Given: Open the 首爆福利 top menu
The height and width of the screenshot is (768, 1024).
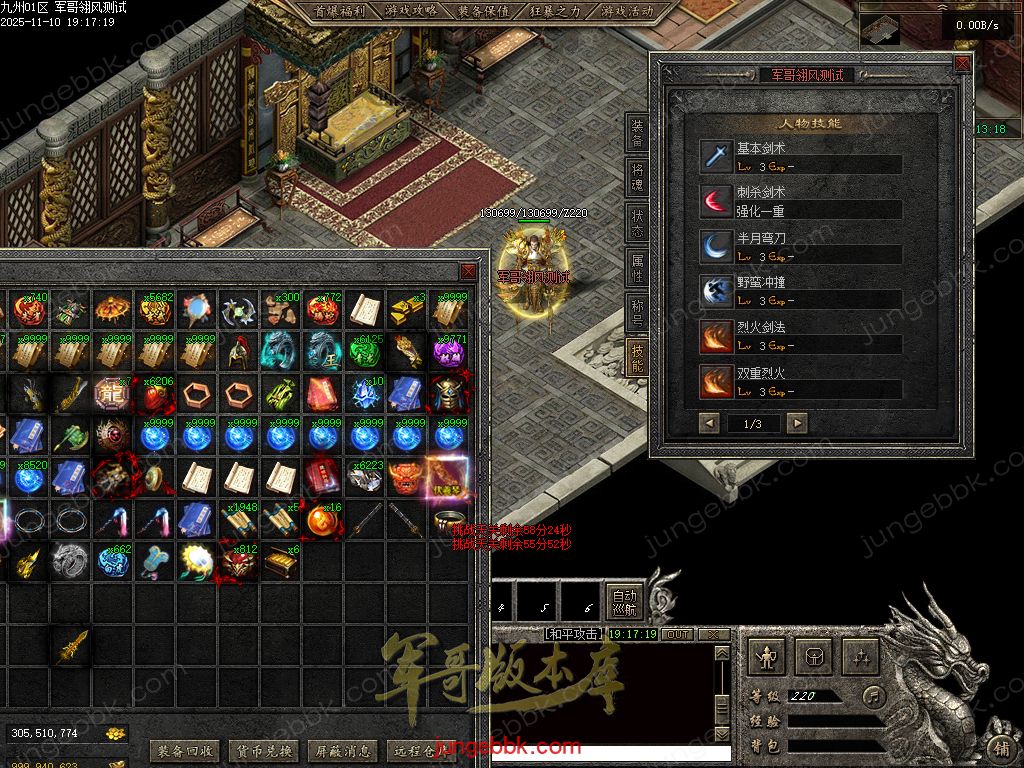Looking at the screenshot, I should click(x=337, y=11).
